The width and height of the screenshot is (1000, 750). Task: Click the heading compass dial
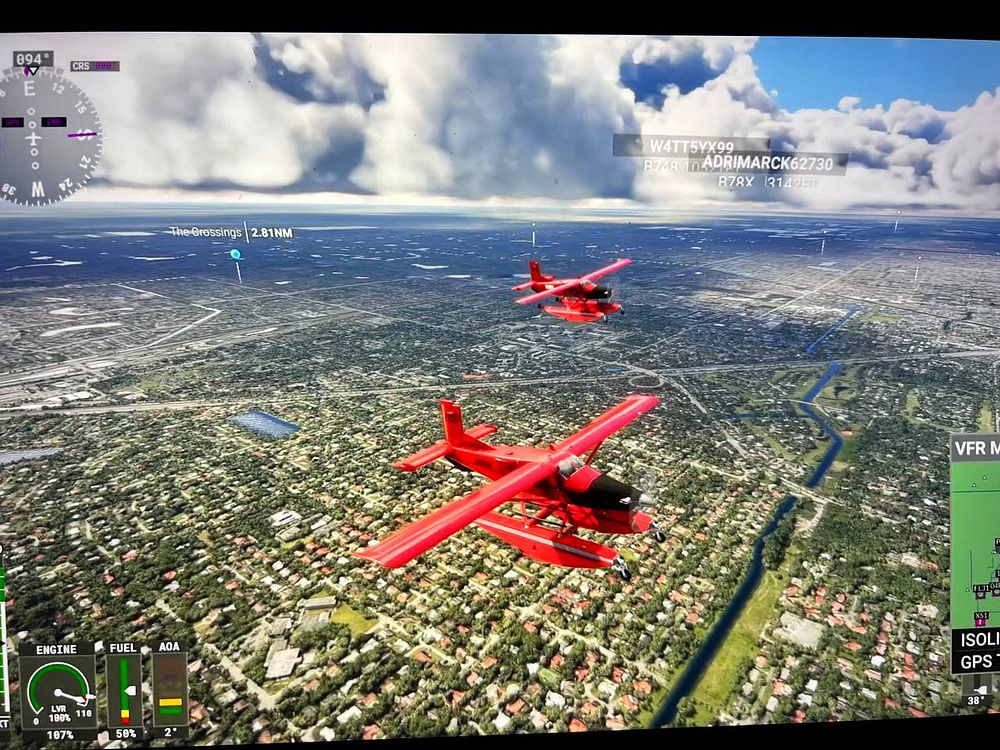(x=48, y=136)
